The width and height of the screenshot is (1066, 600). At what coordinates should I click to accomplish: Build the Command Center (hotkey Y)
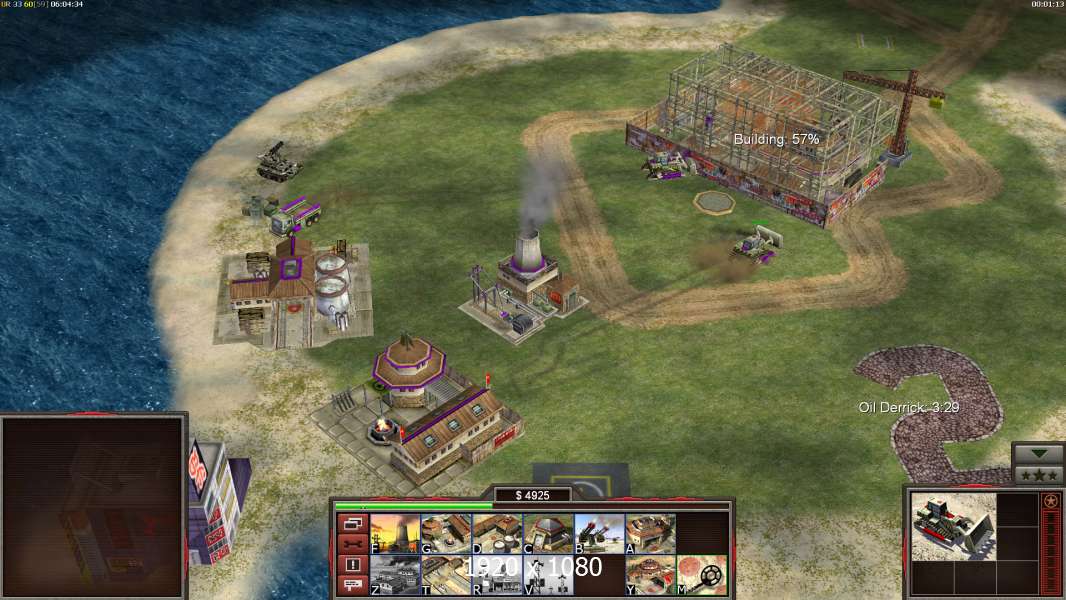(x=650, y=575)
